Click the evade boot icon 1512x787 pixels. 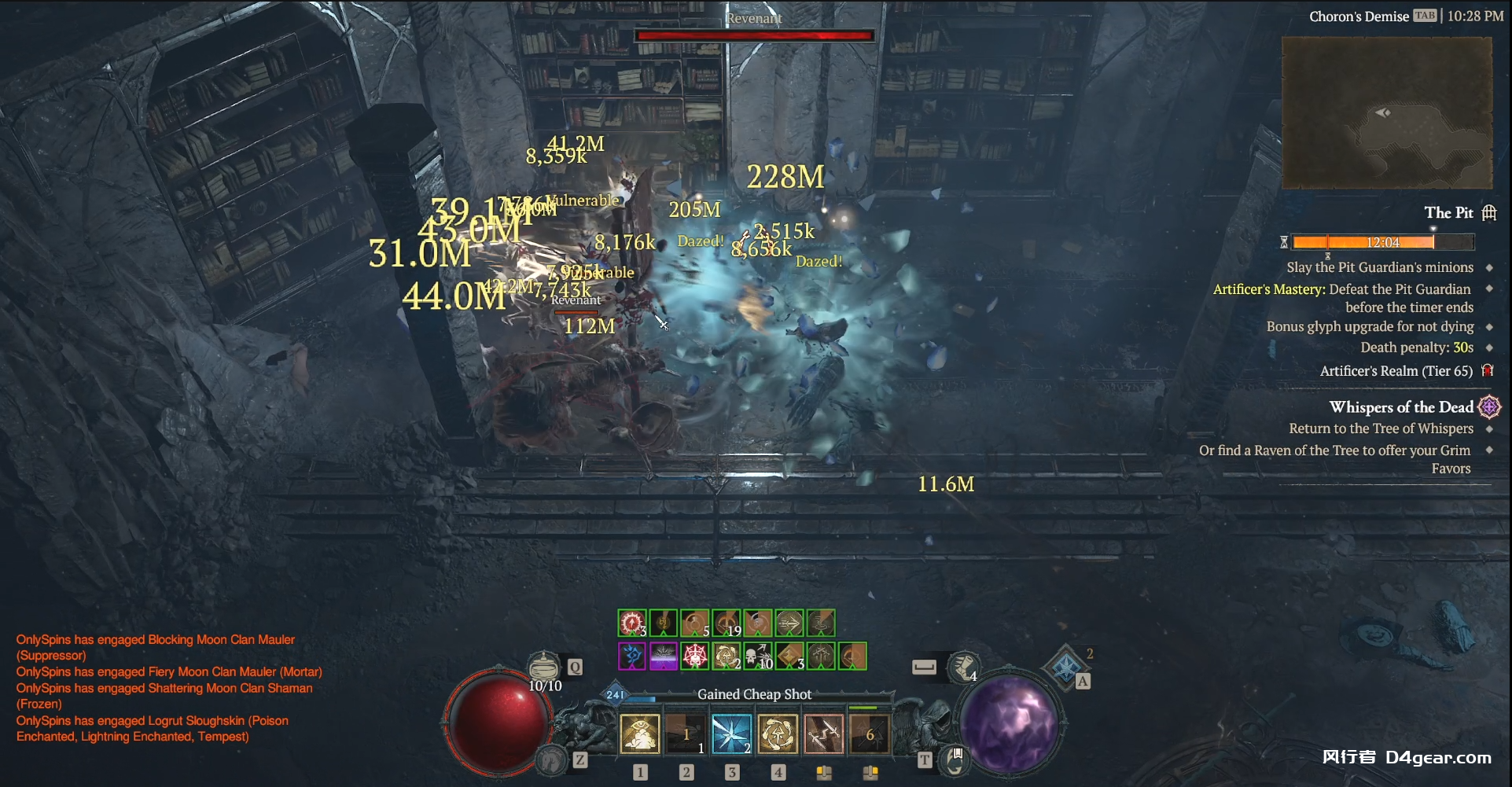click(x=964, y=666)
